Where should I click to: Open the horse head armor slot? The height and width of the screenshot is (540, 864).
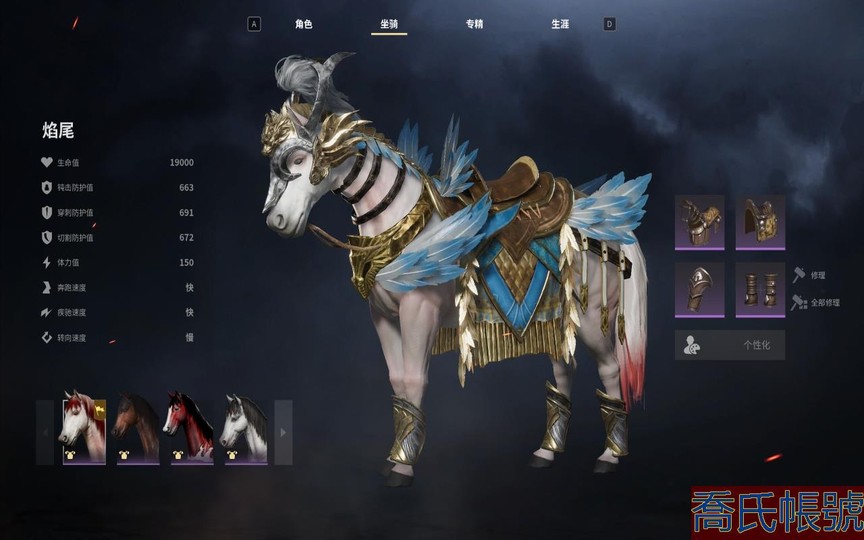(700, 222)
